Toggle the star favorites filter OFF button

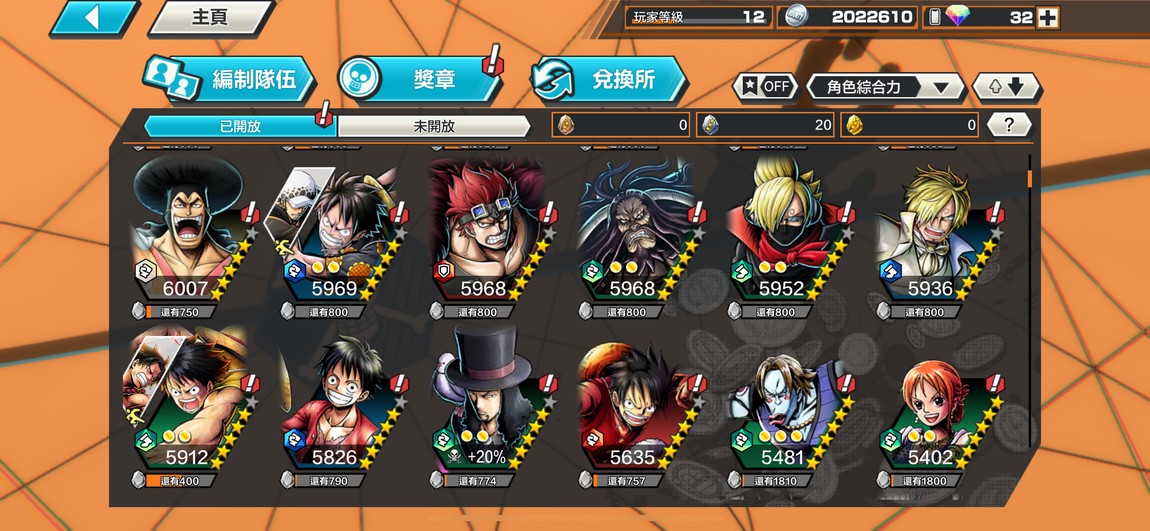pos(767,87)
